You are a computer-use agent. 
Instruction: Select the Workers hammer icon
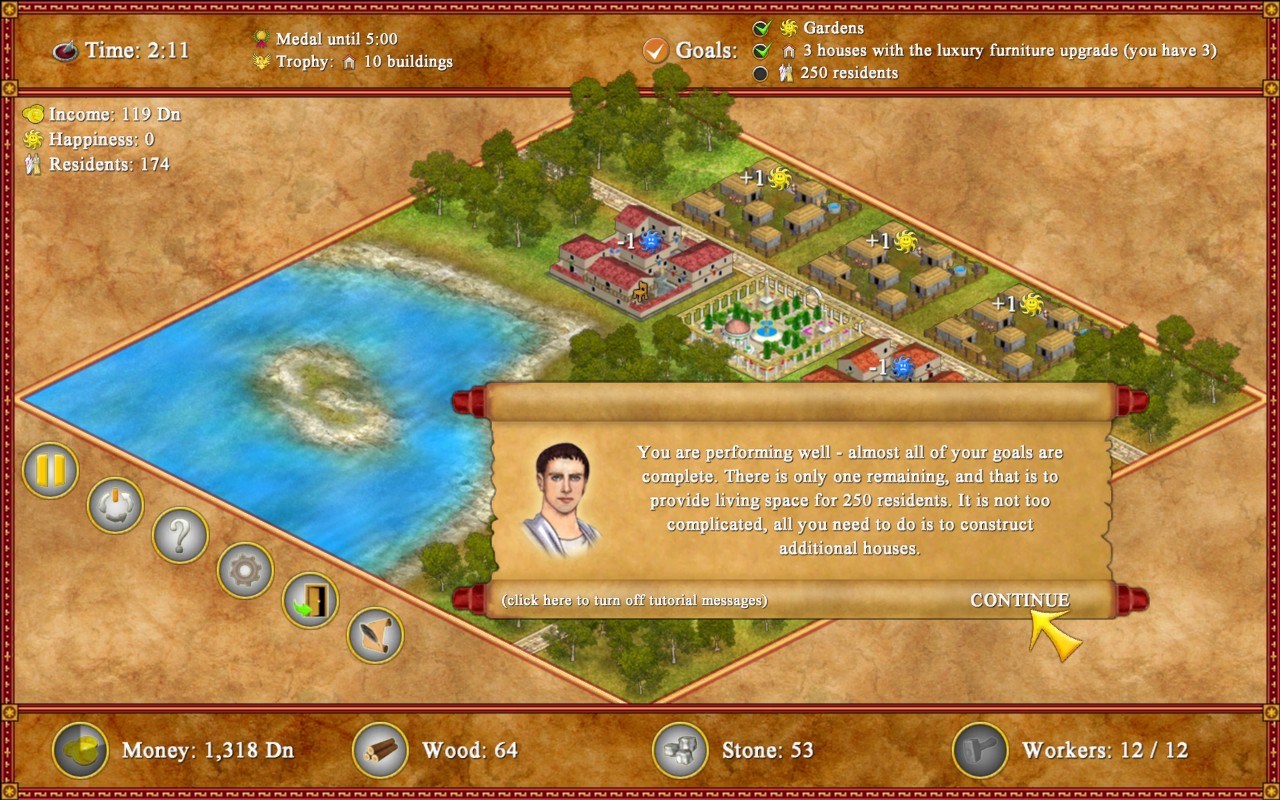[980, 750]
